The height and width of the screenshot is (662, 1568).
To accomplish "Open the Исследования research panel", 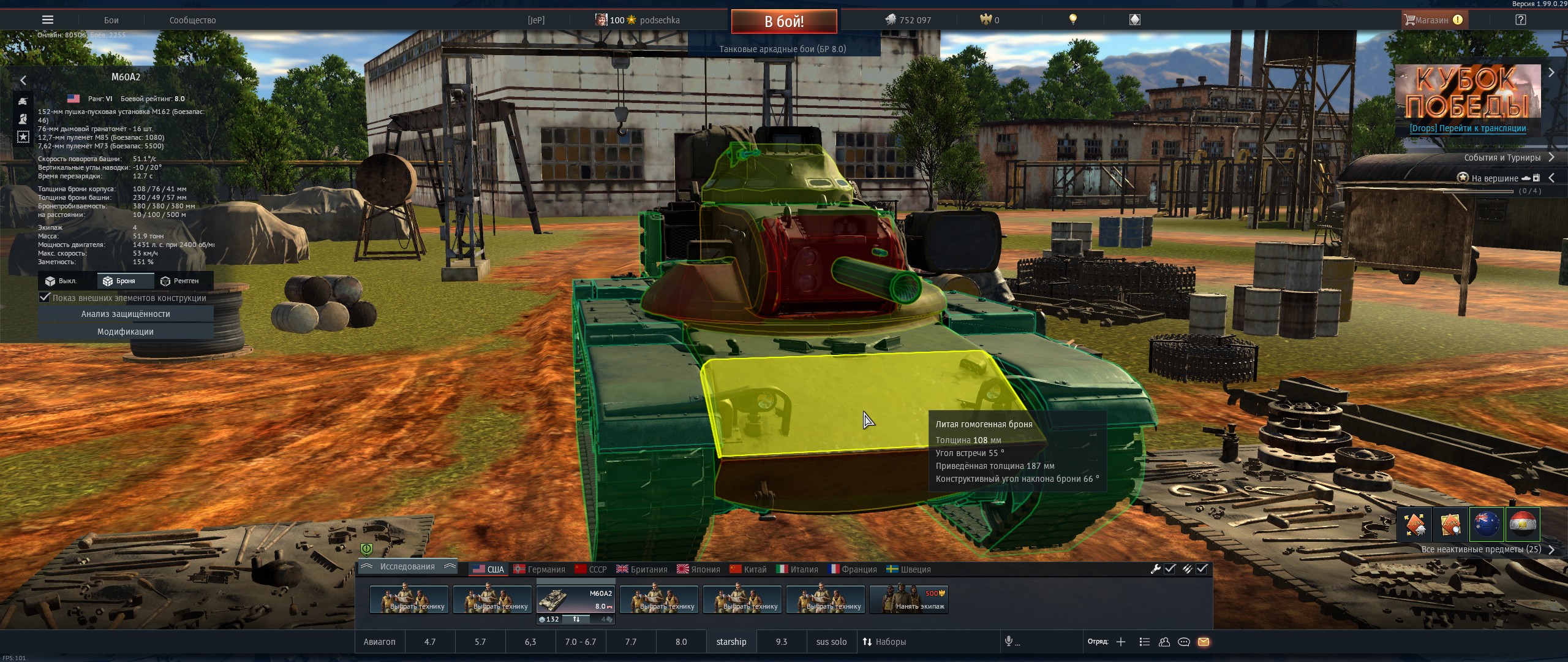I will [407, 567].
